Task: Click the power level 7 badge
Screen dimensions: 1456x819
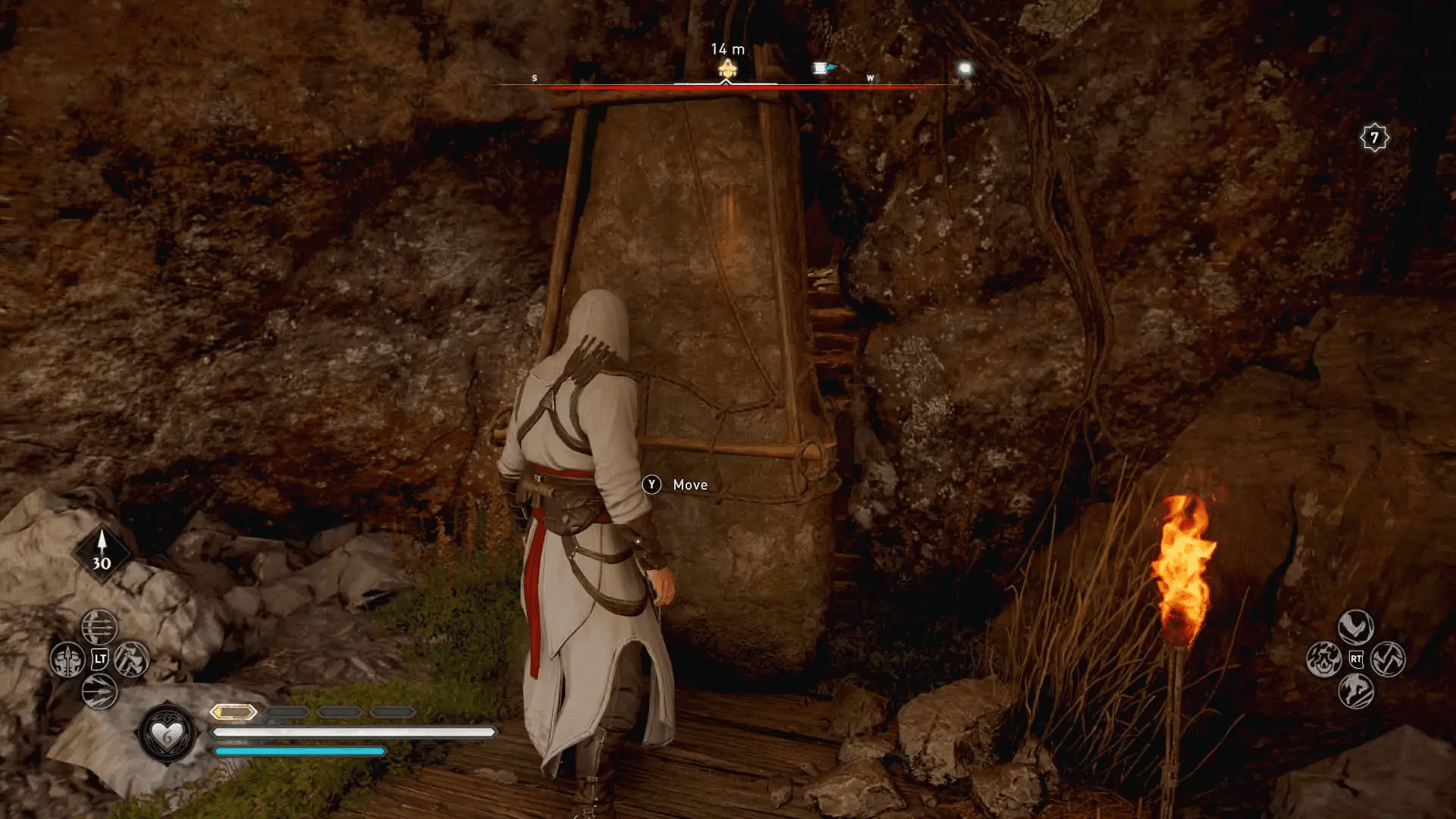Action: 1376,136
